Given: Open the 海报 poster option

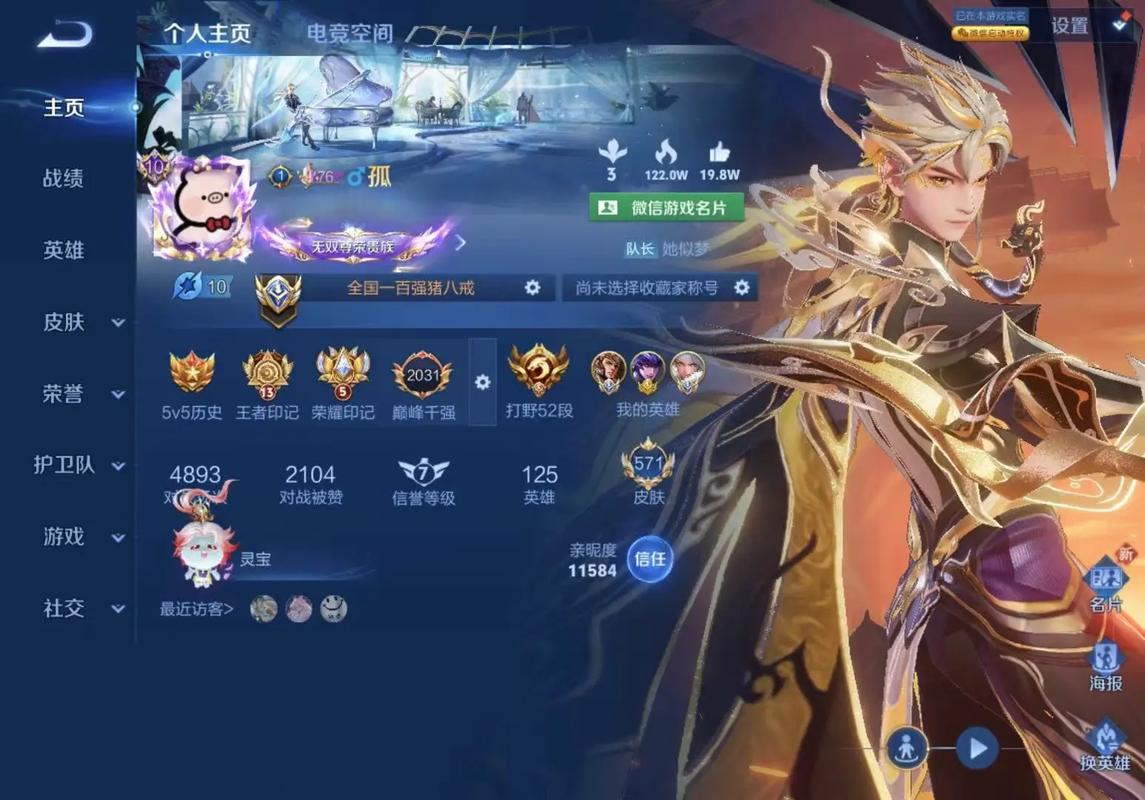Looking at the screenshot, I should [1105, 666].
